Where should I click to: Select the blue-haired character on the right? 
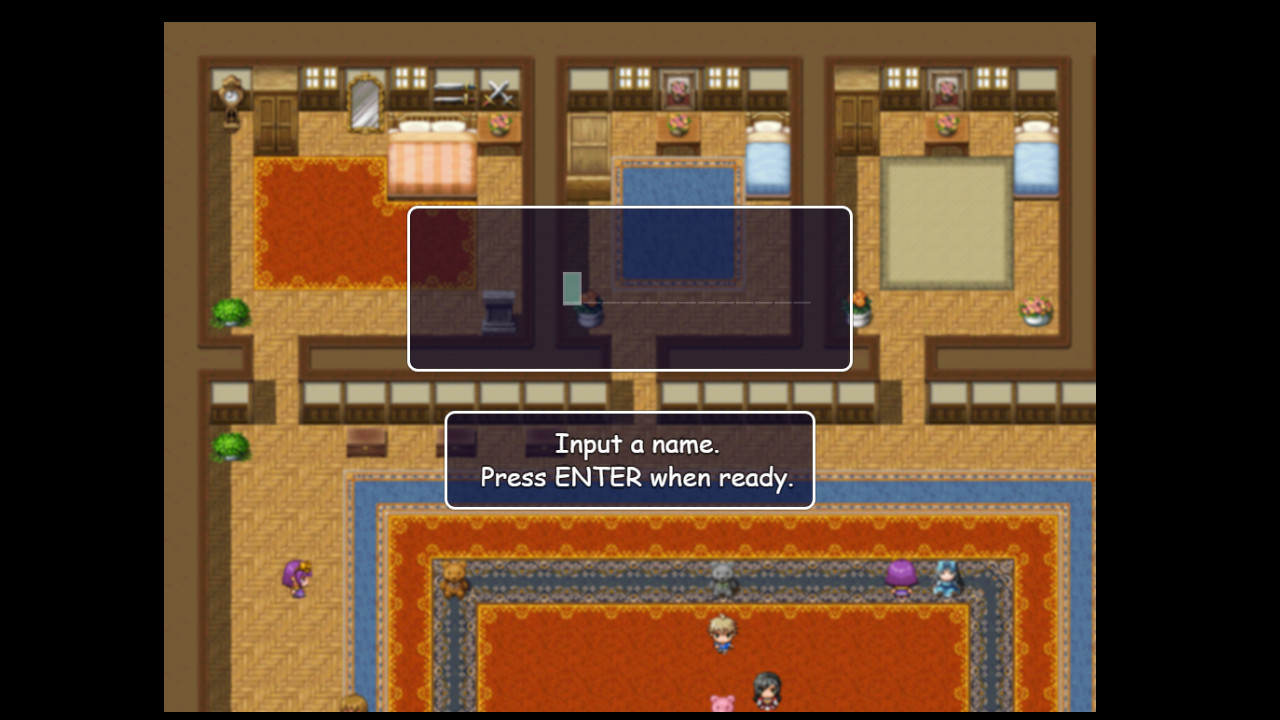pyautogui.click(x=945, y=576)
